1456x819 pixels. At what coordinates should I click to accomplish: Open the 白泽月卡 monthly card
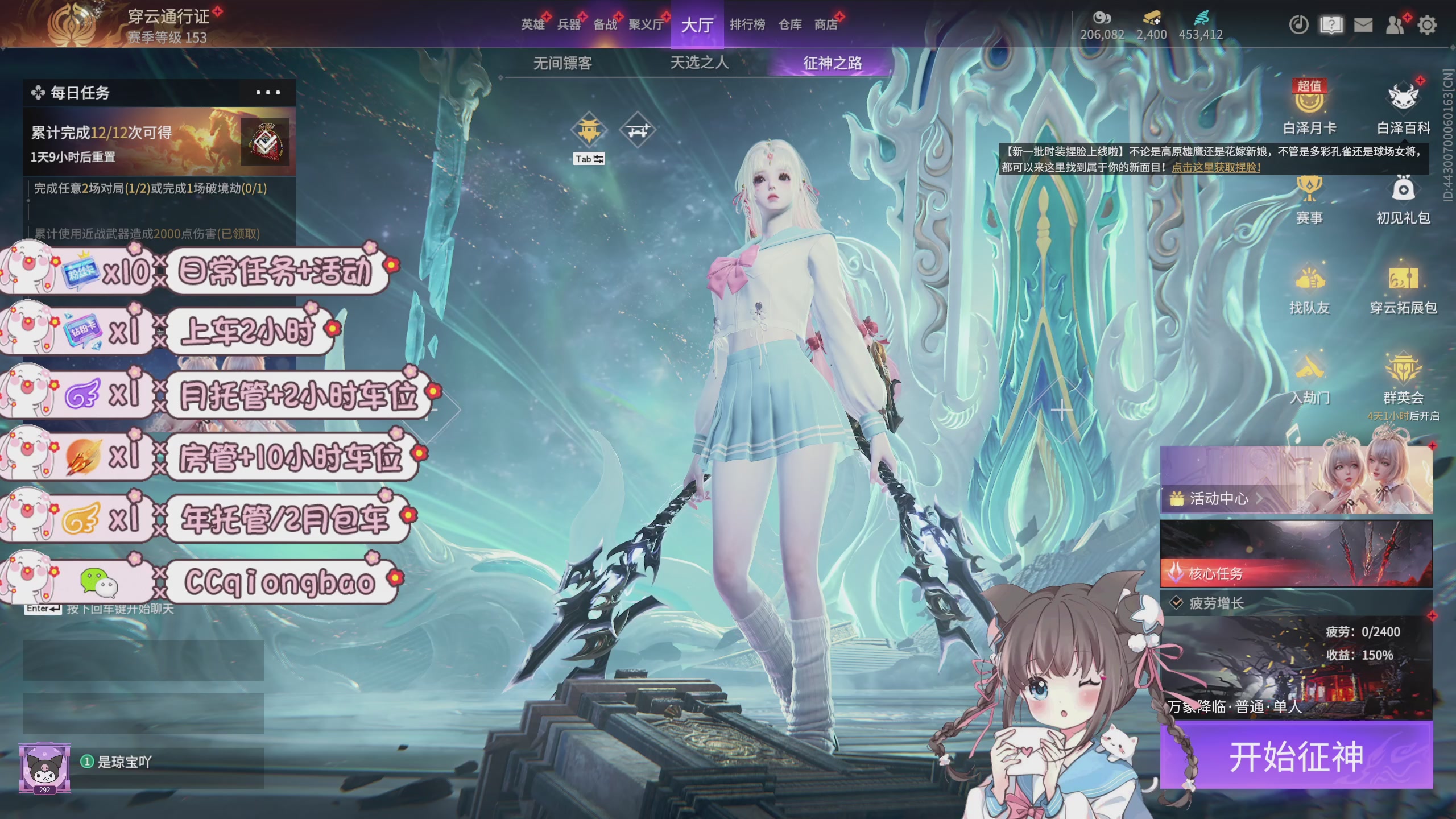(1309, 108)
